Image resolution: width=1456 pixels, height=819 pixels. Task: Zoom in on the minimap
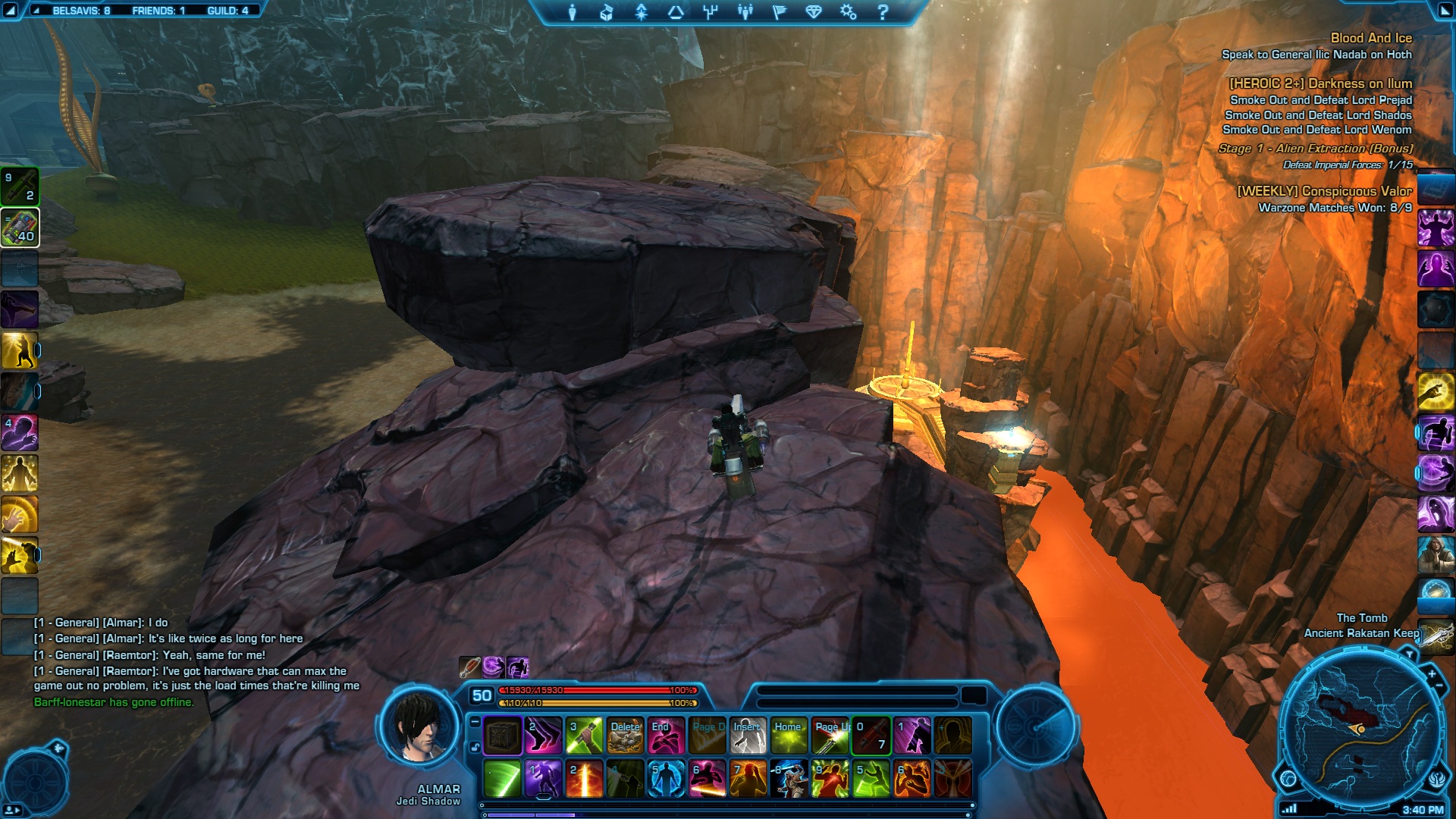[1432, 673]
